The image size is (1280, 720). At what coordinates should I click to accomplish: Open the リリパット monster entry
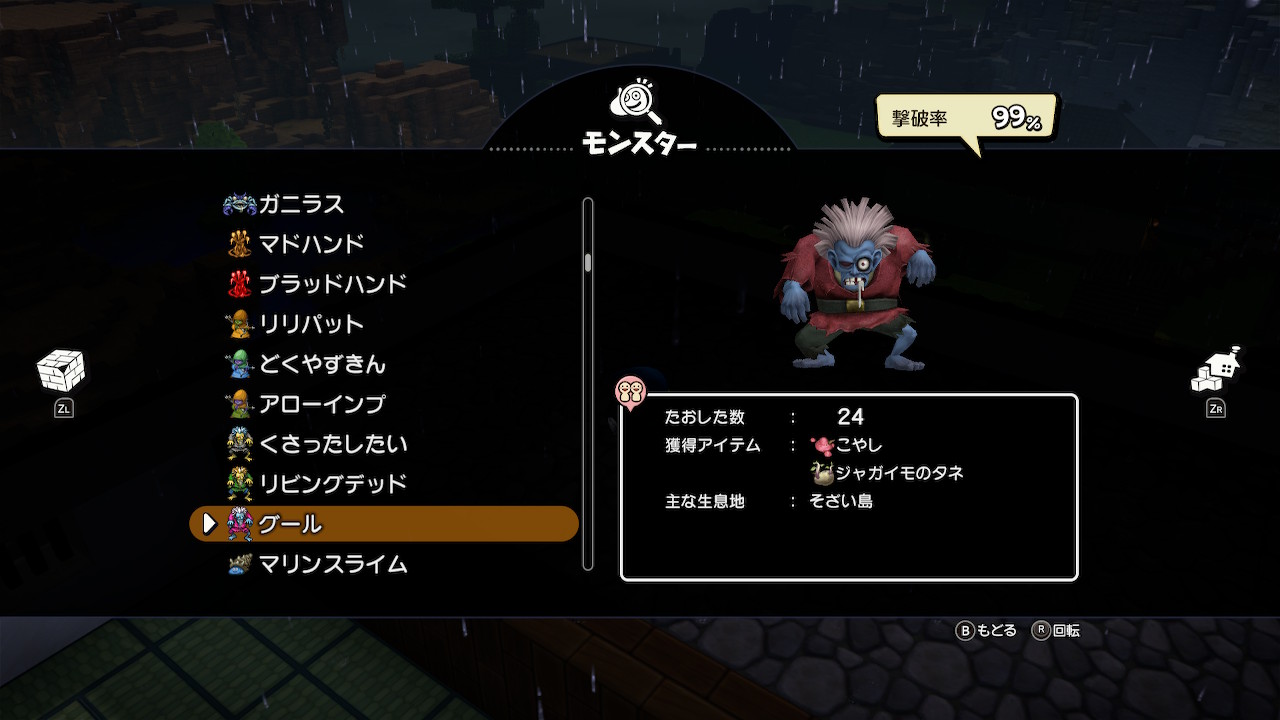tap(310, 324)
